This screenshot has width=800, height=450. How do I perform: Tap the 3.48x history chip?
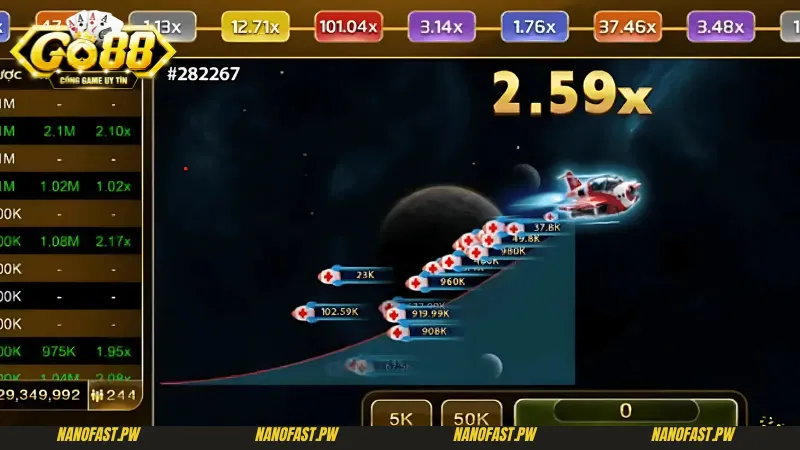coord(720,27)
